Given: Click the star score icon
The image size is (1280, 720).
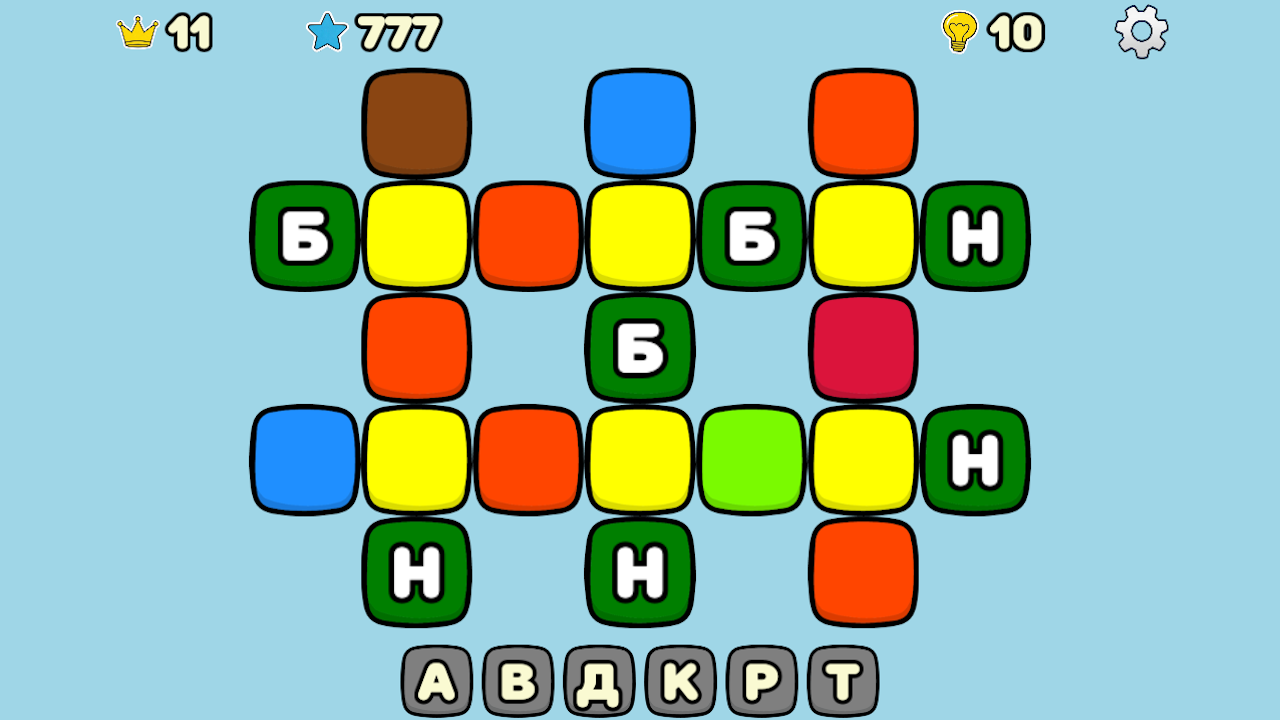Looking at the screenshot, I should [x=327, y=32].
